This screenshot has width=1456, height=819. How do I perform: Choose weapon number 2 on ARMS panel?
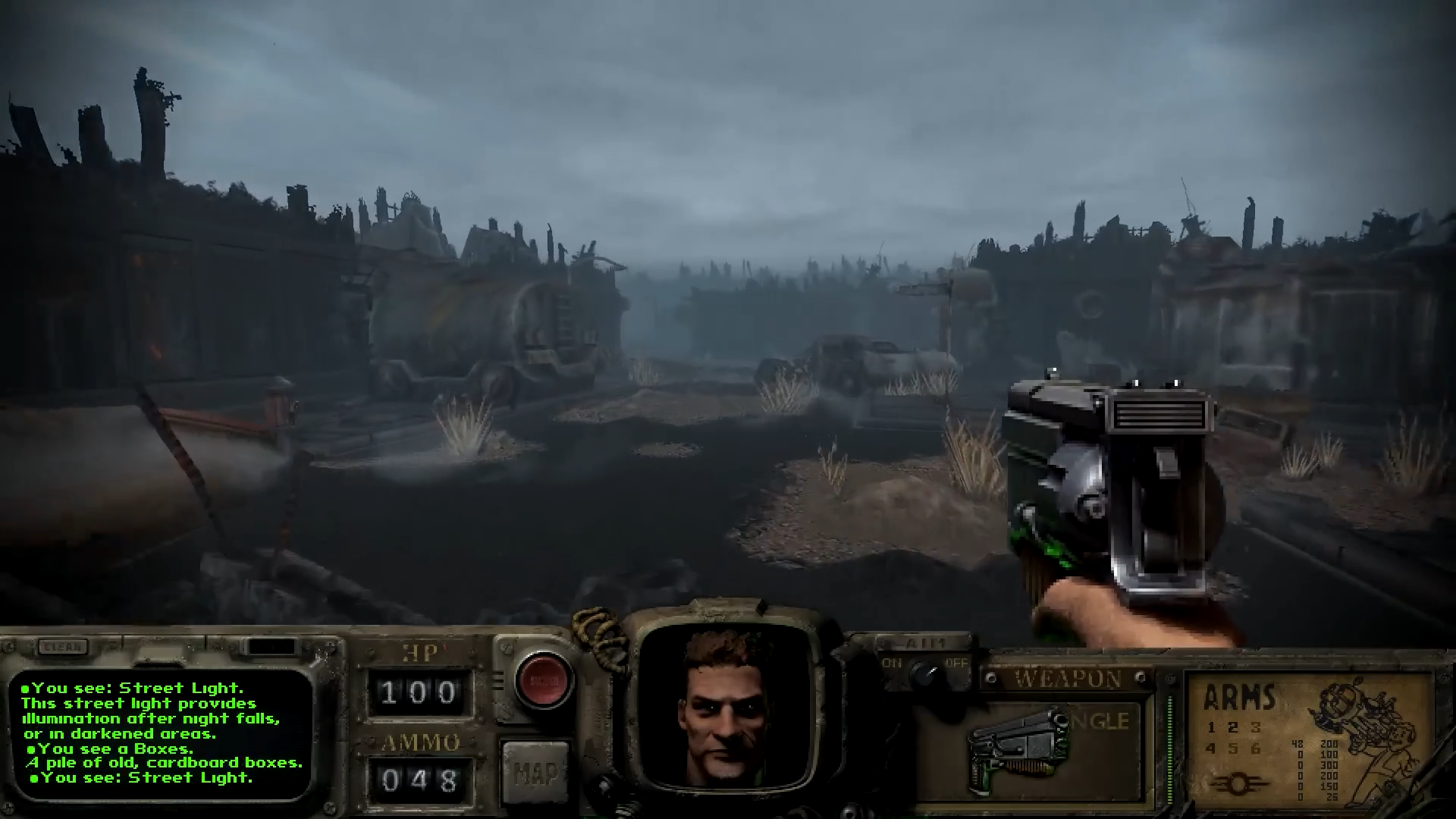(1234, 728)
